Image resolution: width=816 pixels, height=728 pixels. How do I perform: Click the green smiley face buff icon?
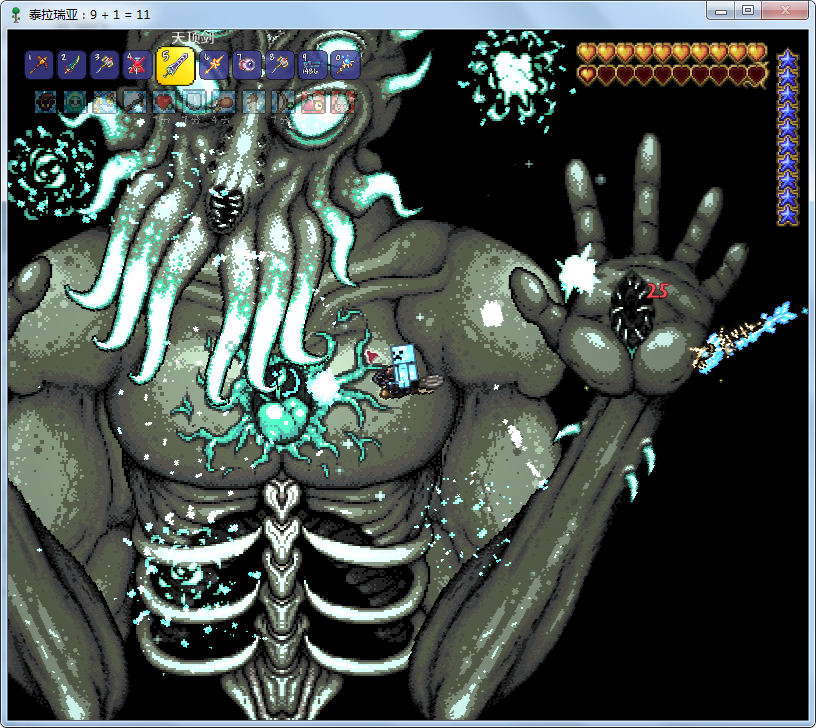(x=73, y=101)
